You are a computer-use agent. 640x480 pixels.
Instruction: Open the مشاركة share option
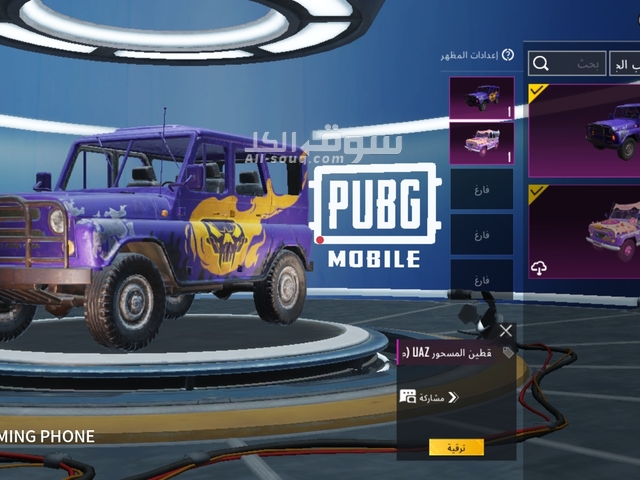pyautogui.click(x=429, y=397)
